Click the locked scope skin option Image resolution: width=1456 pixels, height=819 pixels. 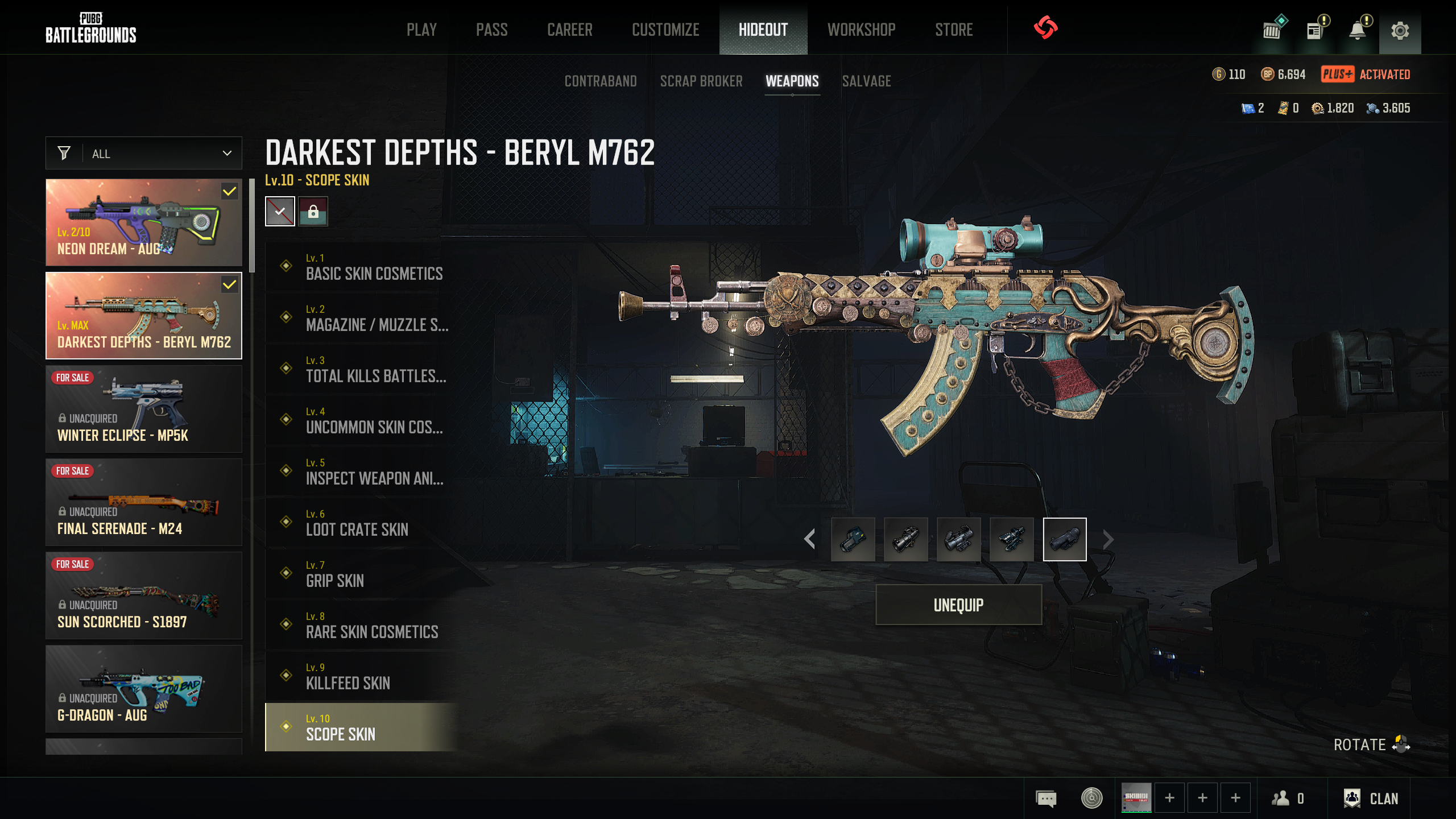click(x=313, y=212)
